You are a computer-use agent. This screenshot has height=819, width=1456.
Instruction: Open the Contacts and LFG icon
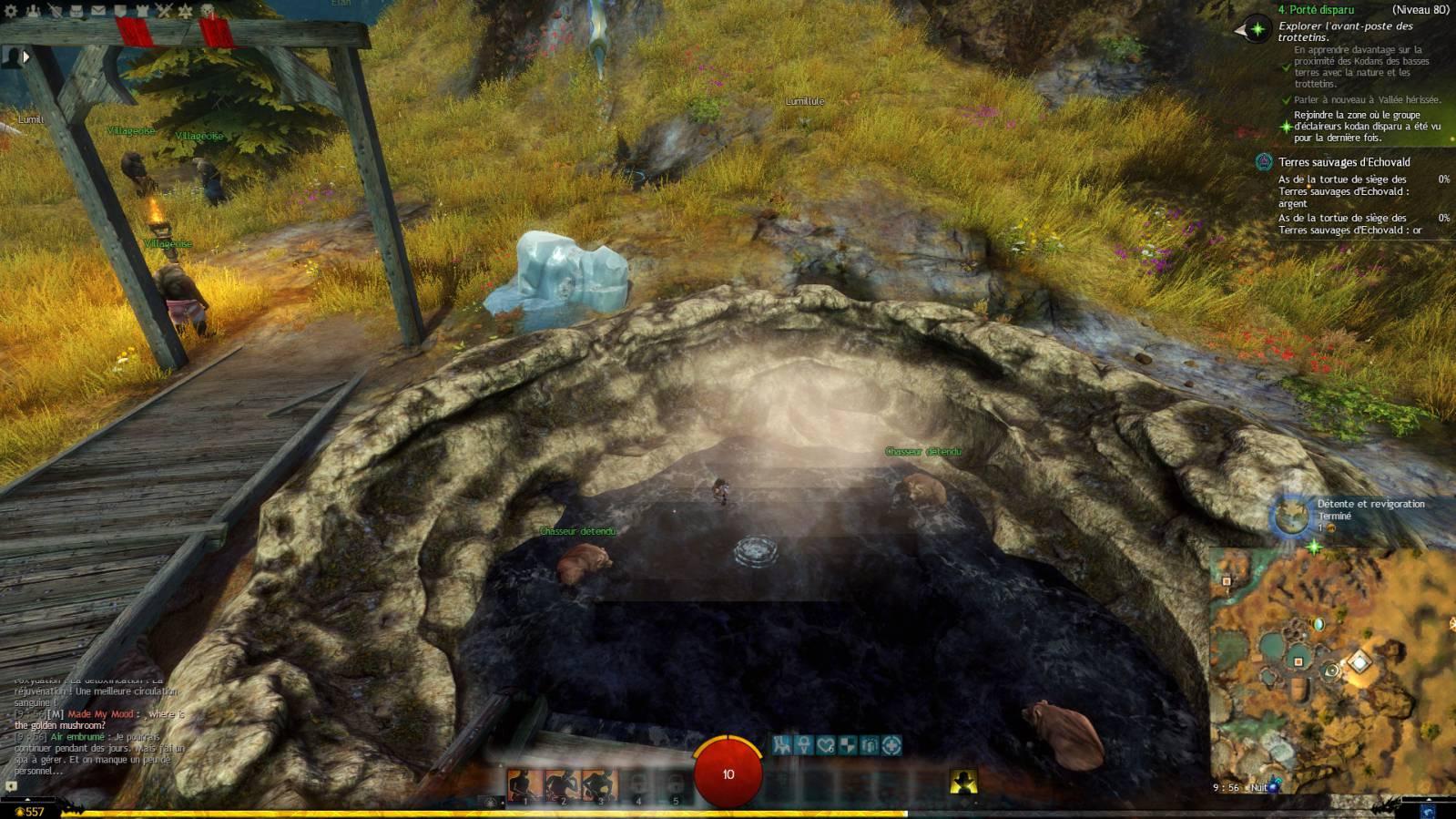click(x=34, y=12)
